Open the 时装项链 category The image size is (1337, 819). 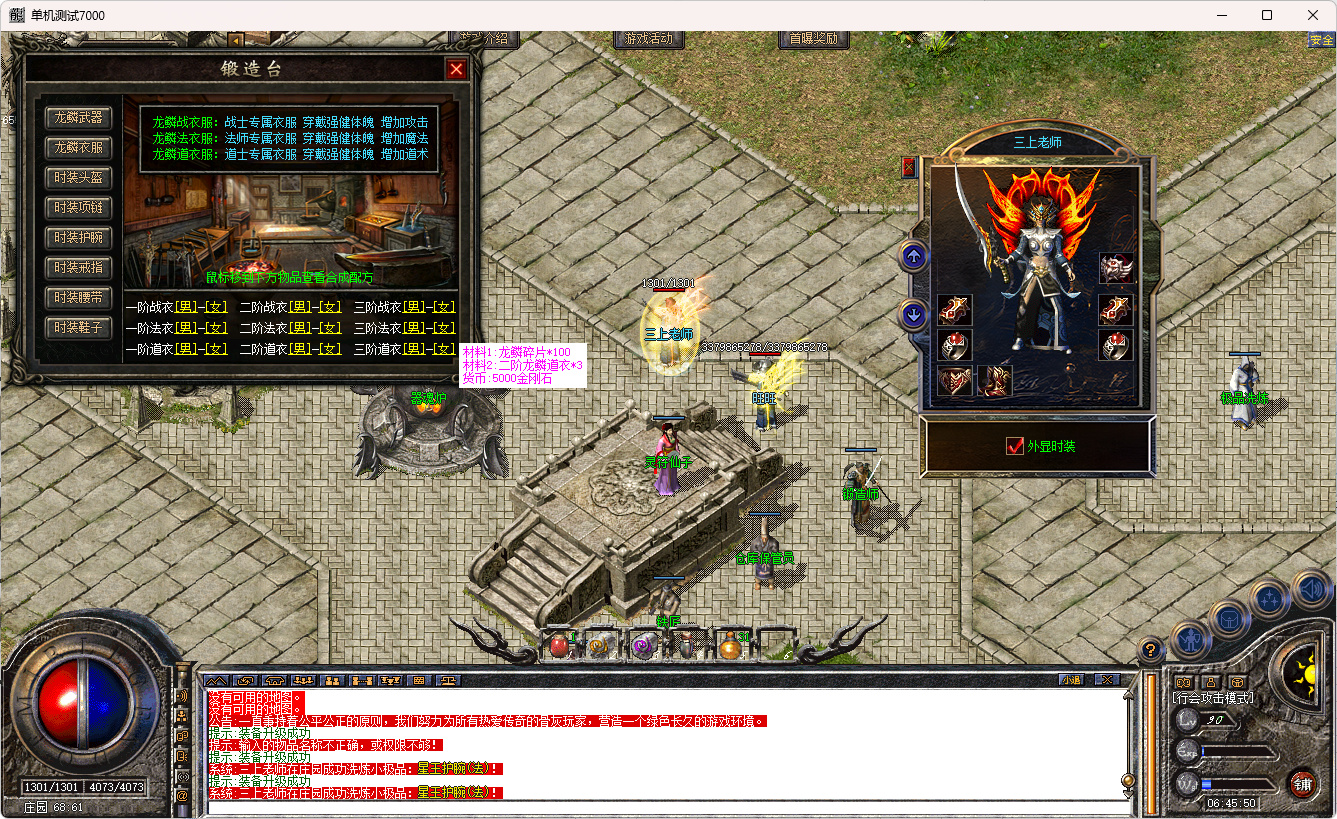(78, 208)
